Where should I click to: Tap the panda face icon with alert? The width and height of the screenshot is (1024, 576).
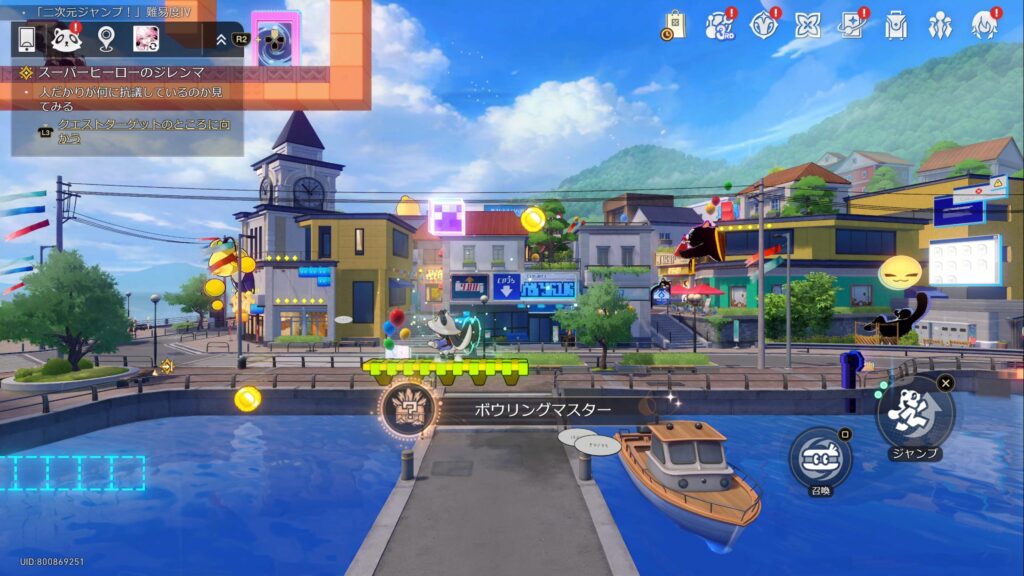tap(66, 39)
